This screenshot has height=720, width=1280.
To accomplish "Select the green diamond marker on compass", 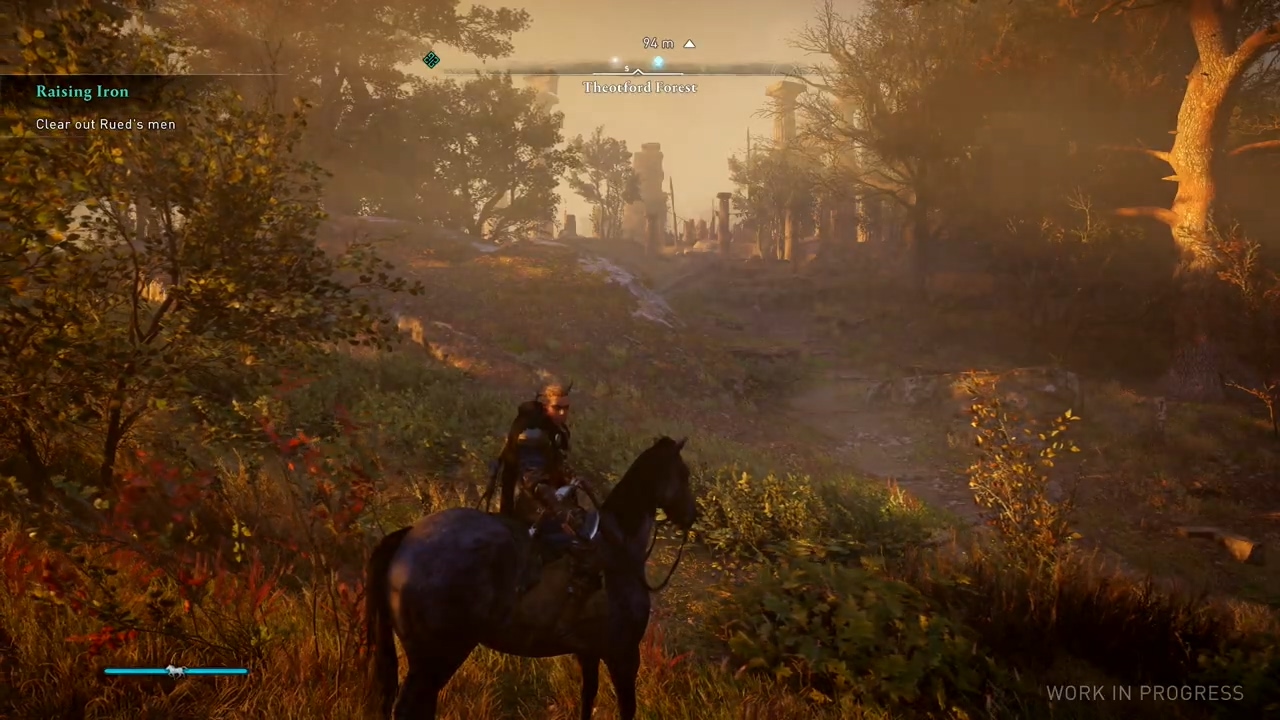I will click(x=431, y=60).
